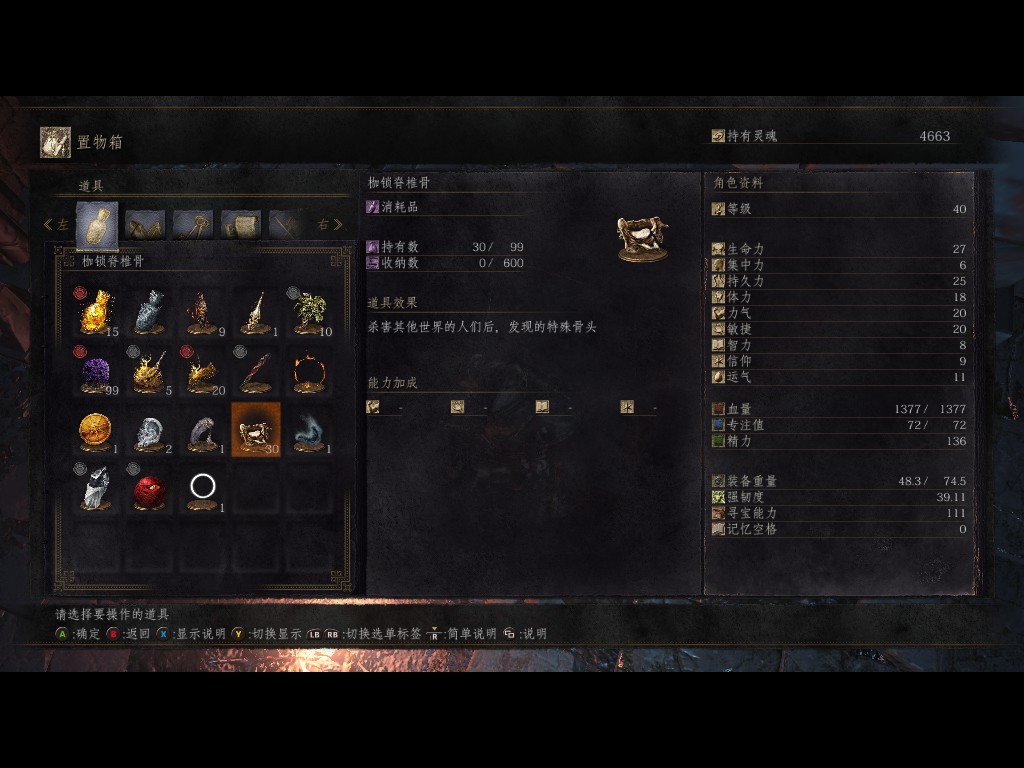Select the glowing orange Estus Flask slot
The width and height of the screenshot is (1024, 768).
(x=95, y=312)
